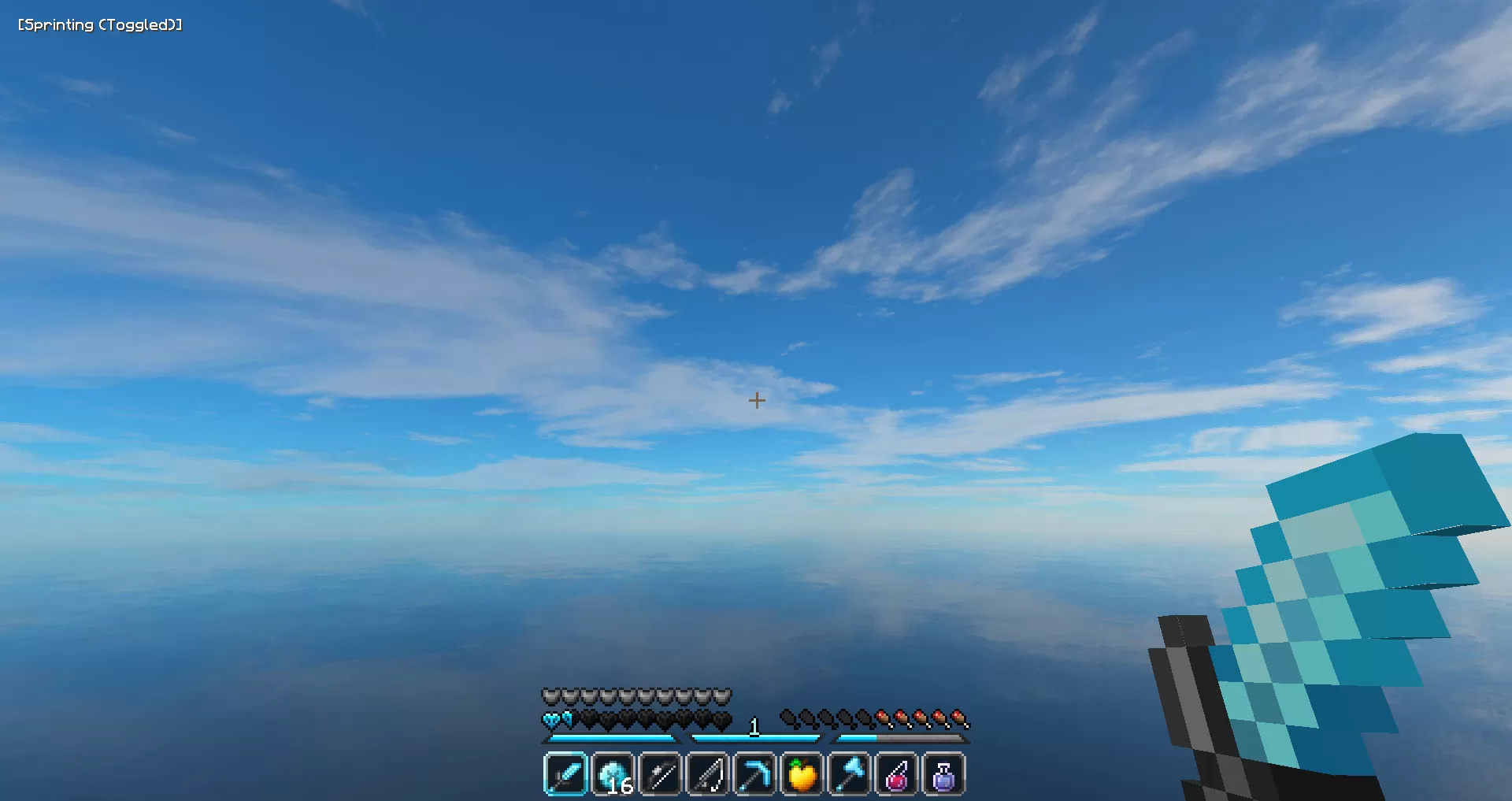Select the diamond axe in the hotbar
1512x801 pixels.
coord(849,774)
